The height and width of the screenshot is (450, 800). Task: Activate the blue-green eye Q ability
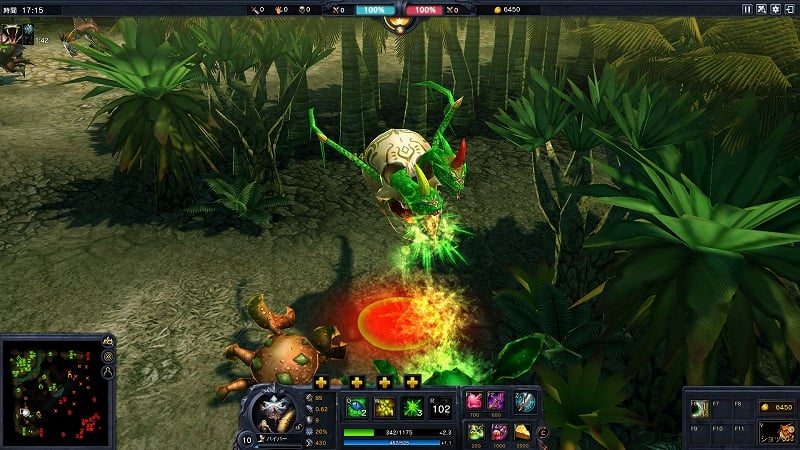pos(356,408)
